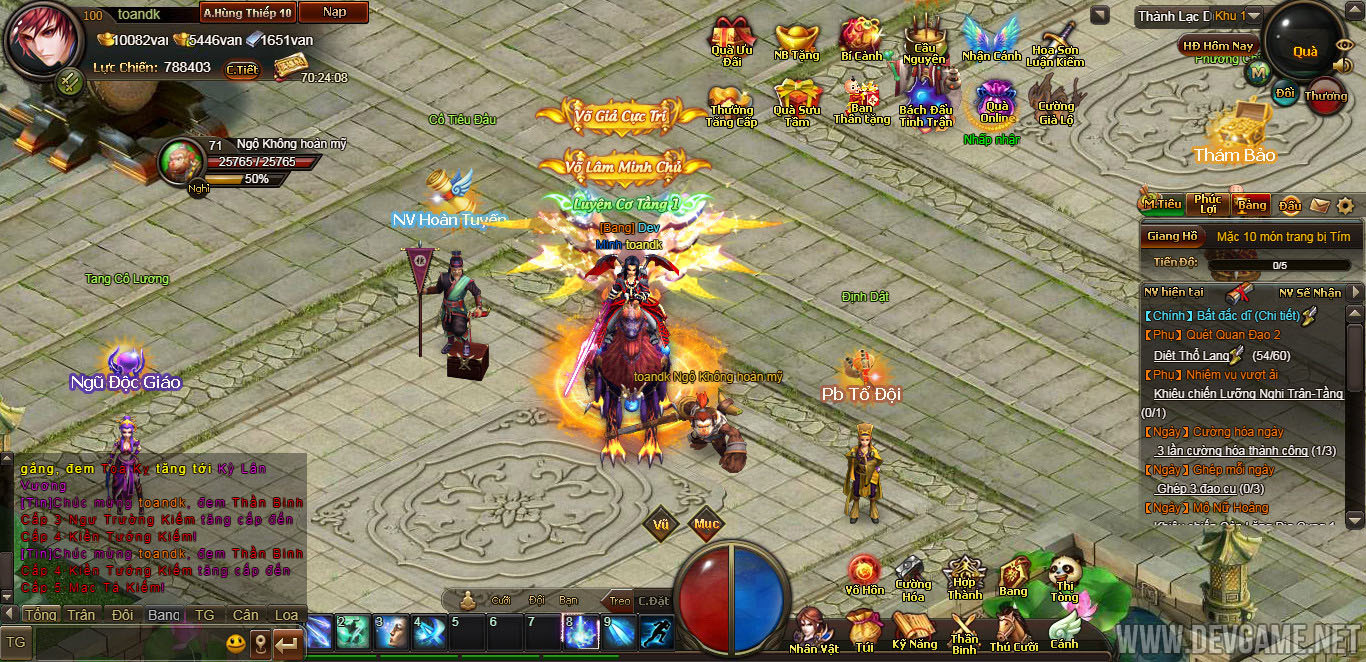Open the Thú Cưỡi mount menu
The image size is (1366, 662).
pos(1014,630)
